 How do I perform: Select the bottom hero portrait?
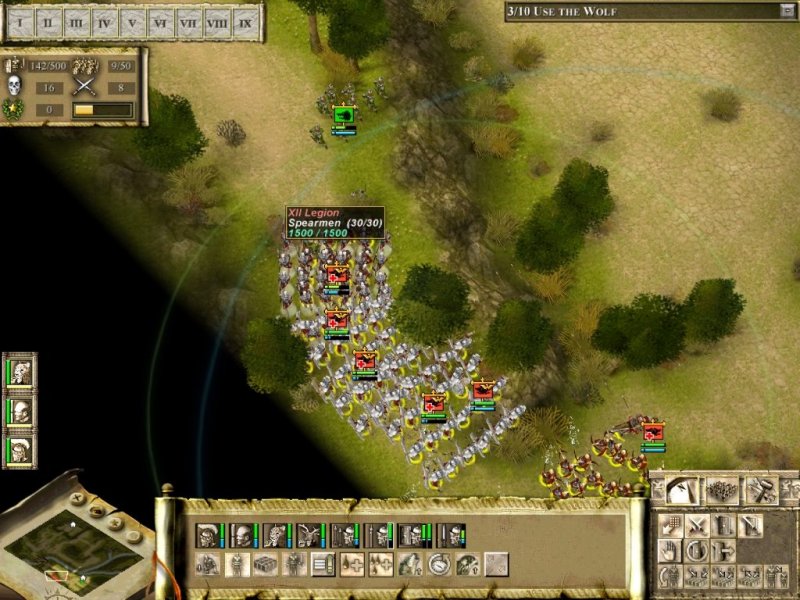21,449
